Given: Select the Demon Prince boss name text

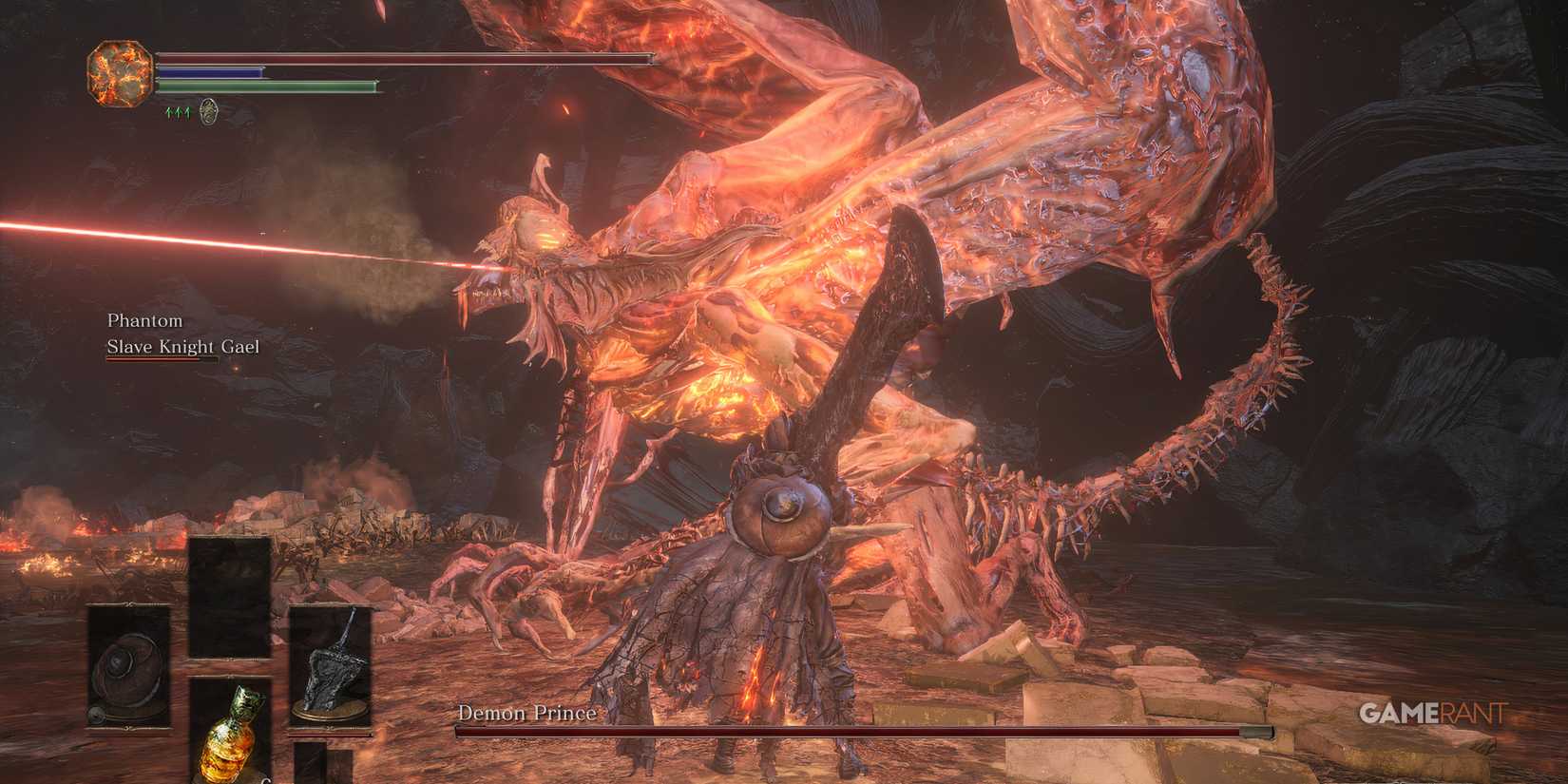Looking at the screenshot, I should click(x=526, y=712).
